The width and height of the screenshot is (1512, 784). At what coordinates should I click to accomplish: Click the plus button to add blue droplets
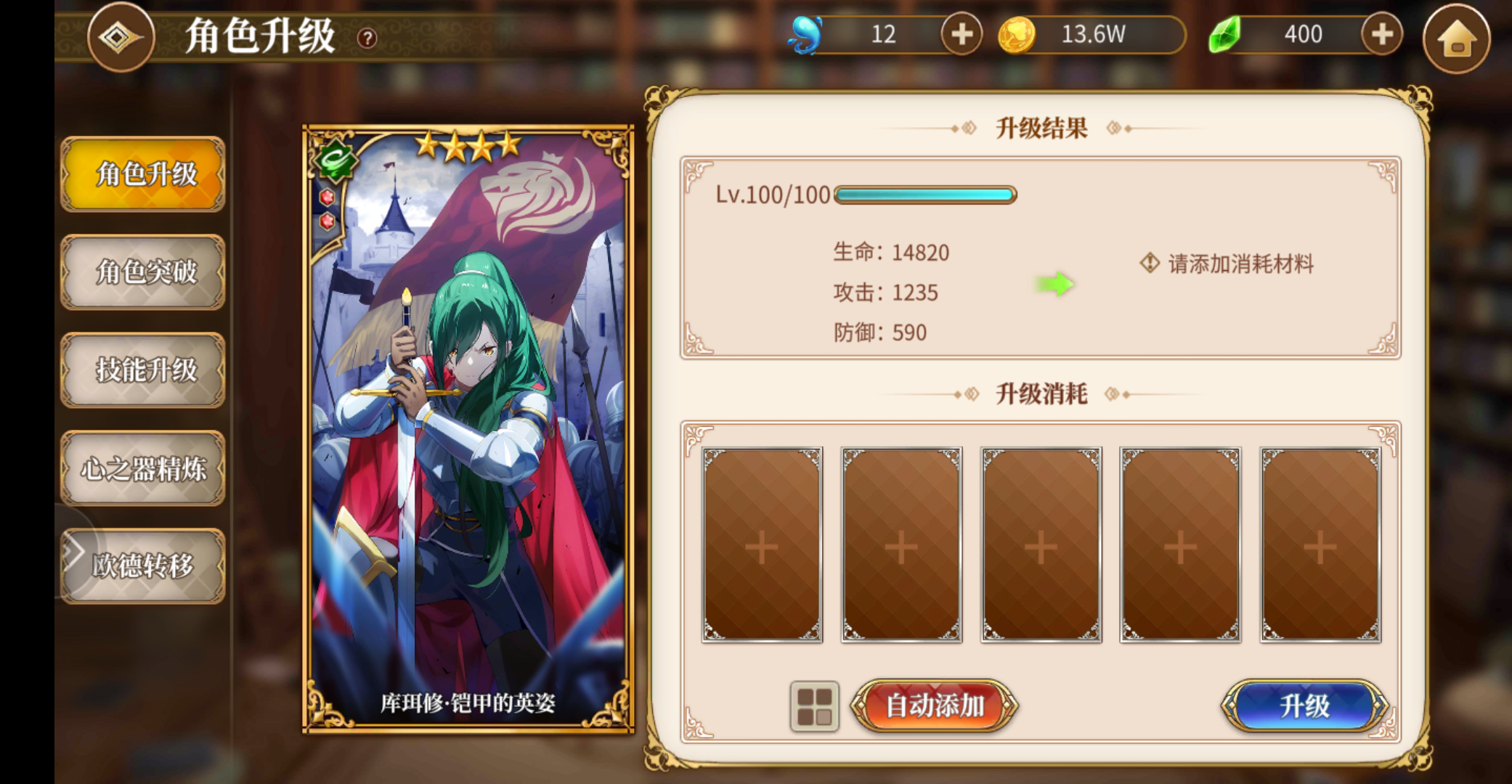[x=962, y=34]
